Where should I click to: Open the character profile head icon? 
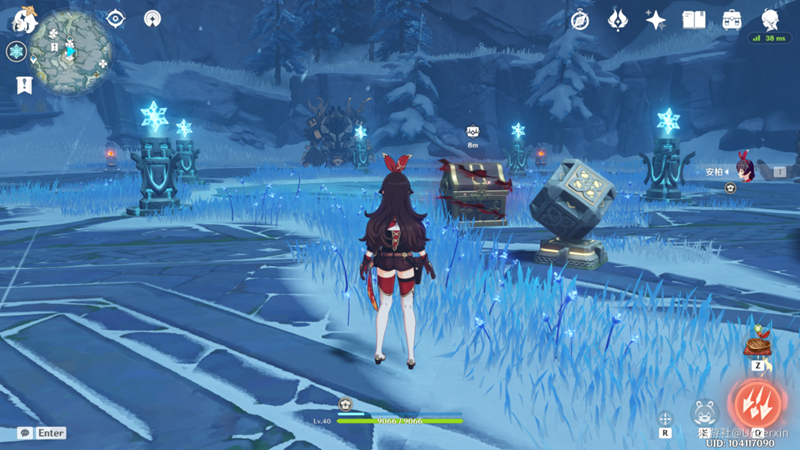tap(770, 20)
